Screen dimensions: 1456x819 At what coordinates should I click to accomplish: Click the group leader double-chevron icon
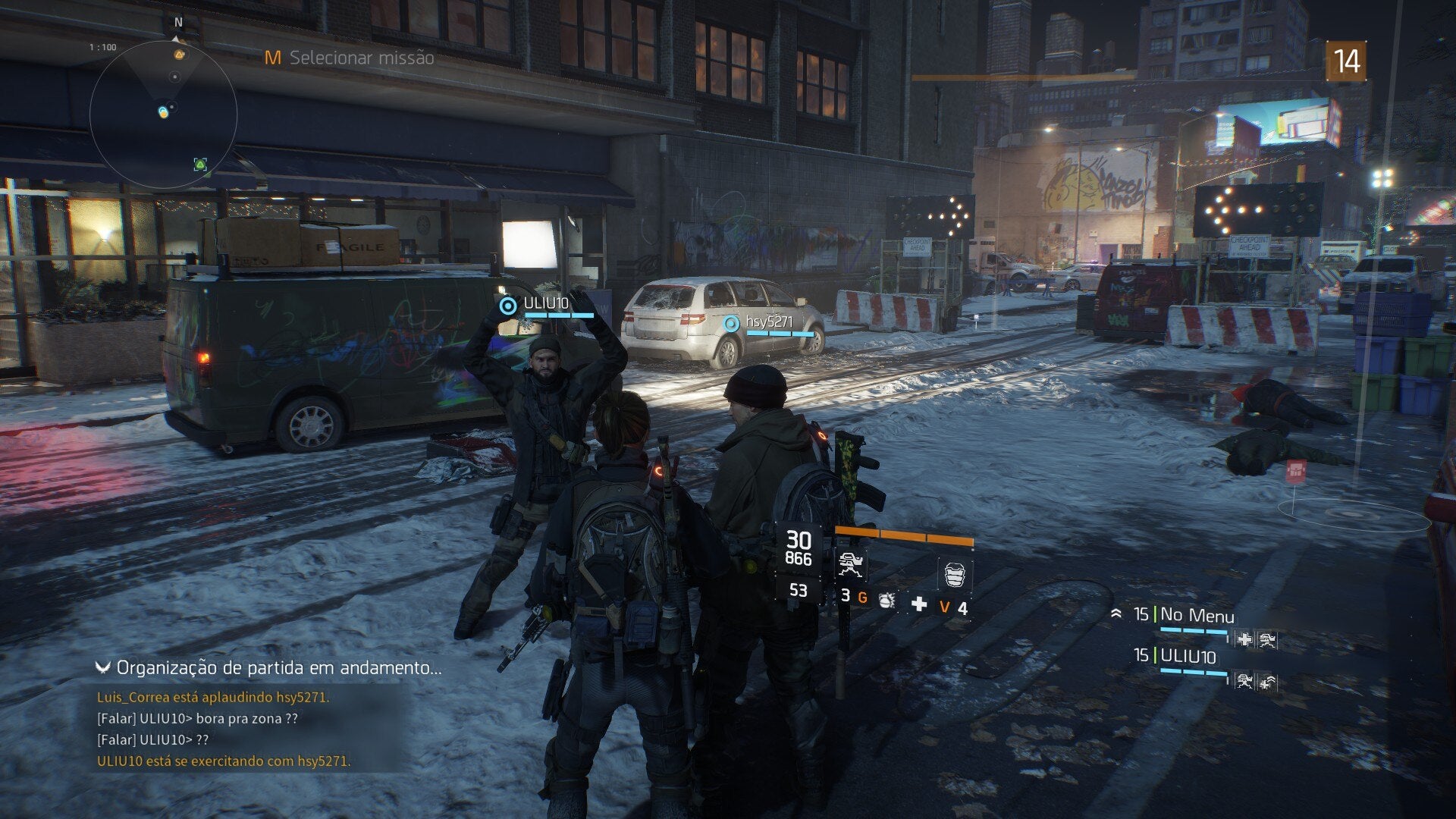(x=1116, y=613)
